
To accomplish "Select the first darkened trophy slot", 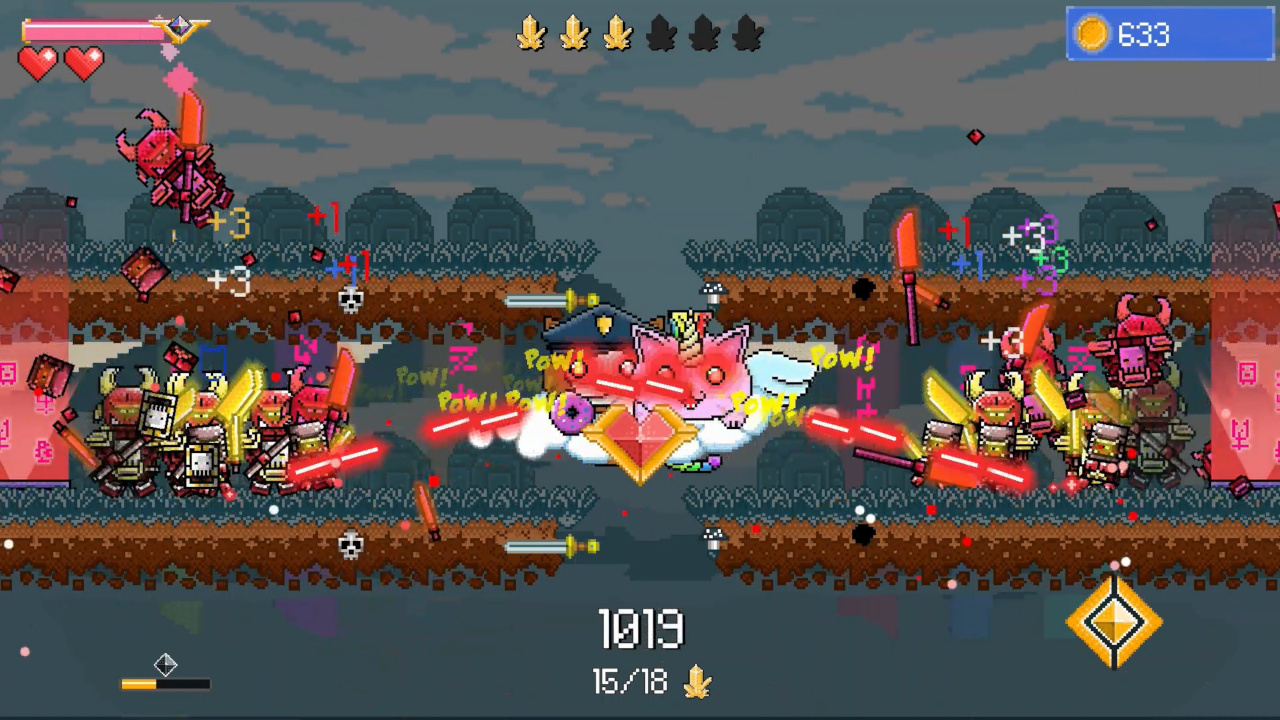I will tap(662, 34).
